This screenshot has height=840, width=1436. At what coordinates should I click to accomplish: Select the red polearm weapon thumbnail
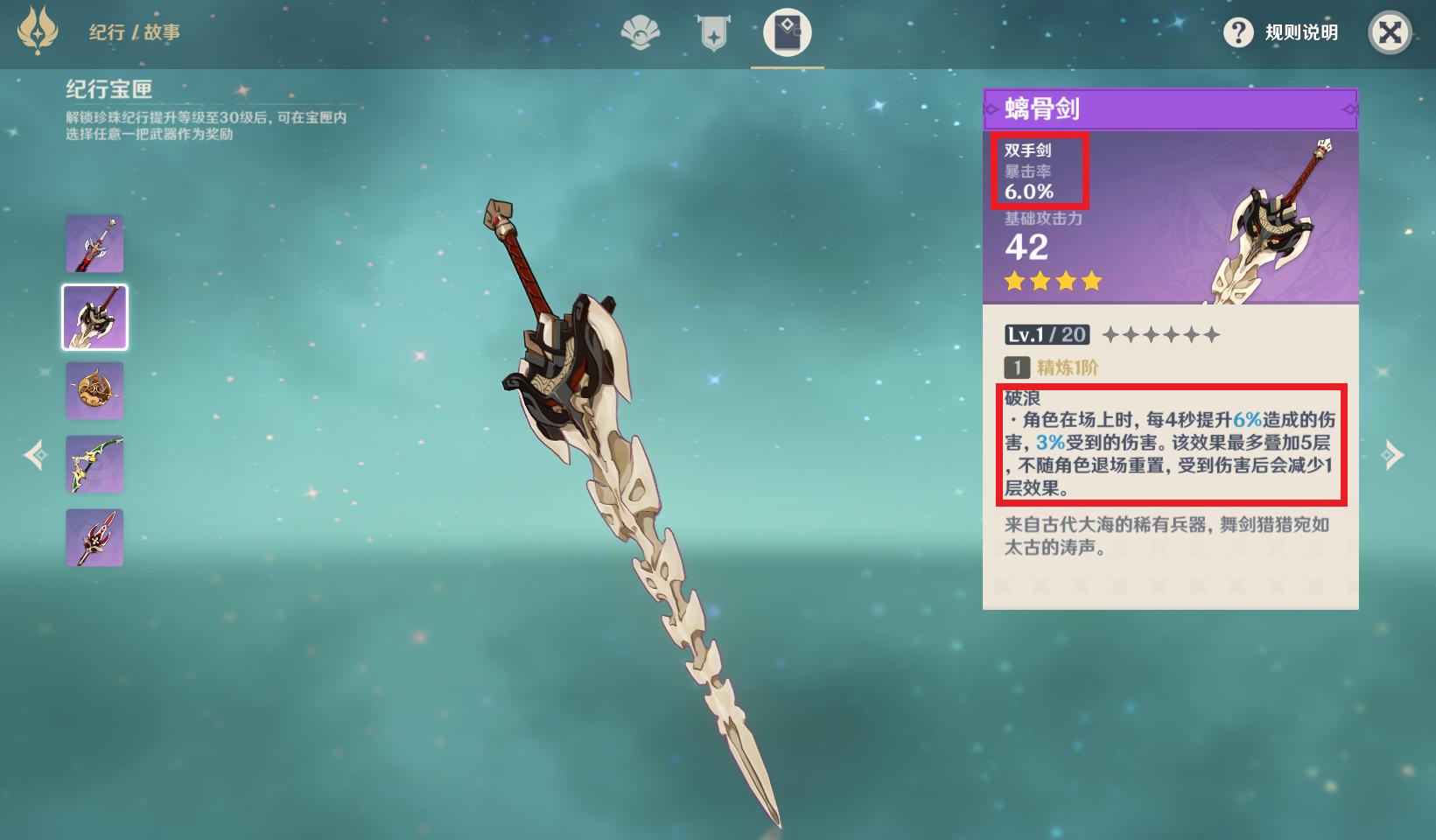(x=95, y=537)
